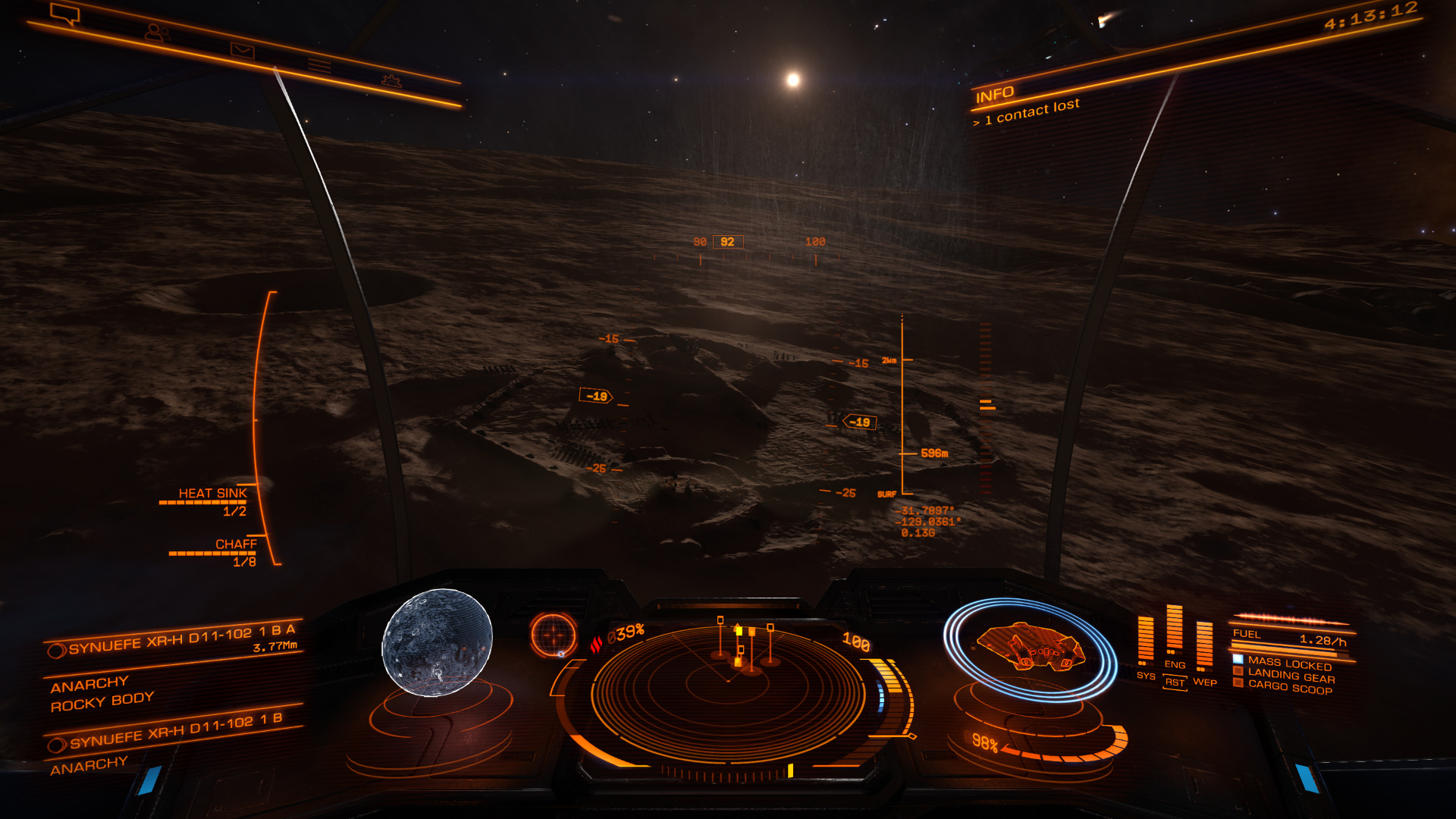Select the INFO panel header
1456x819 pixels.
[994, 94]
